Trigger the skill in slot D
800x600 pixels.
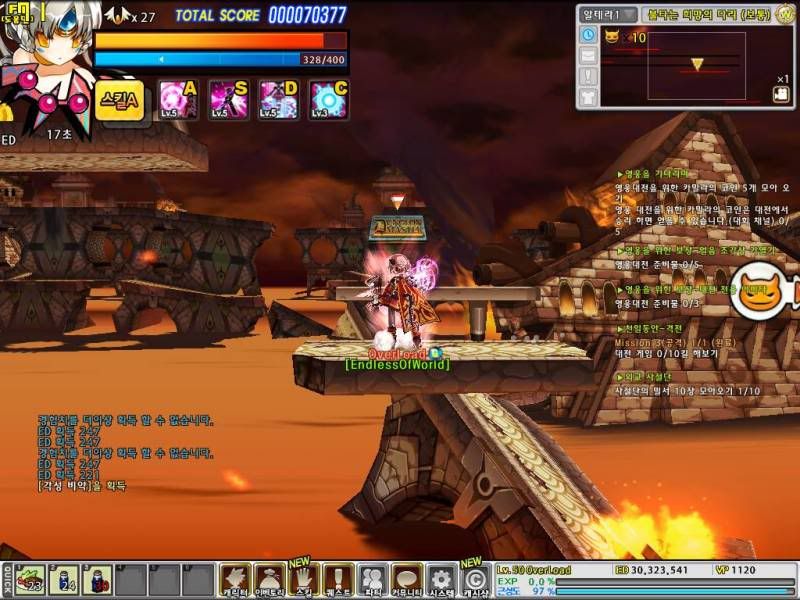tap(279, 100)
